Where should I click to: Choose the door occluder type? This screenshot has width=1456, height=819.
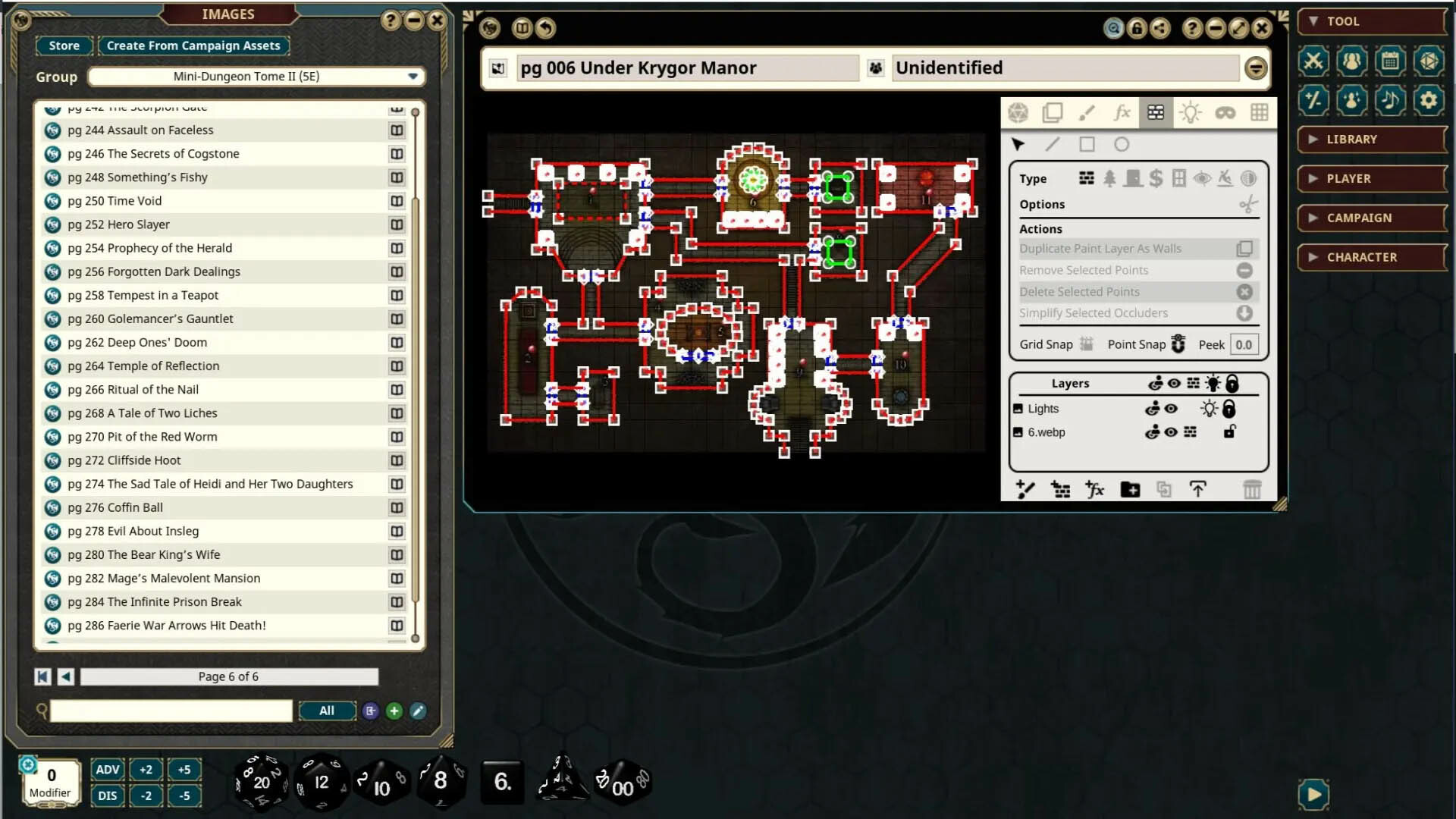1132,180
